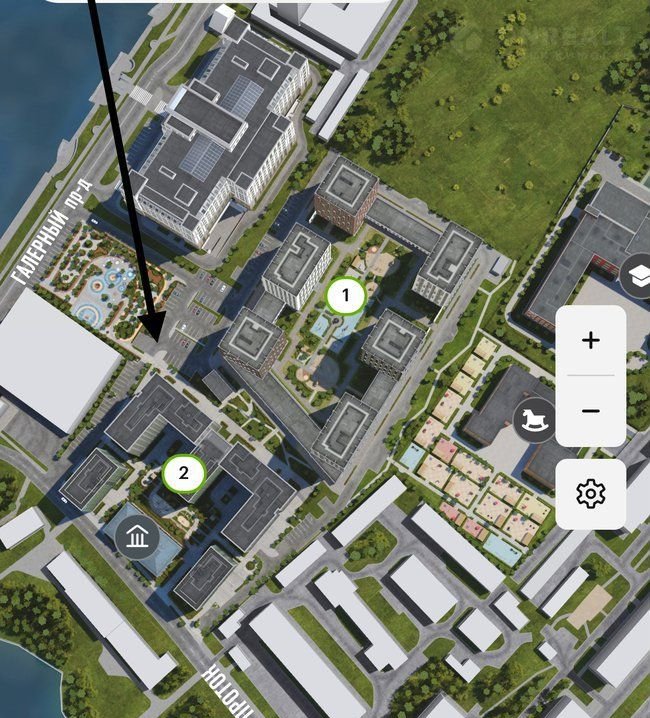Viewport: 650px width, 718px height.
Task: Zoom out with the minus button
Action: pos(590,411)
